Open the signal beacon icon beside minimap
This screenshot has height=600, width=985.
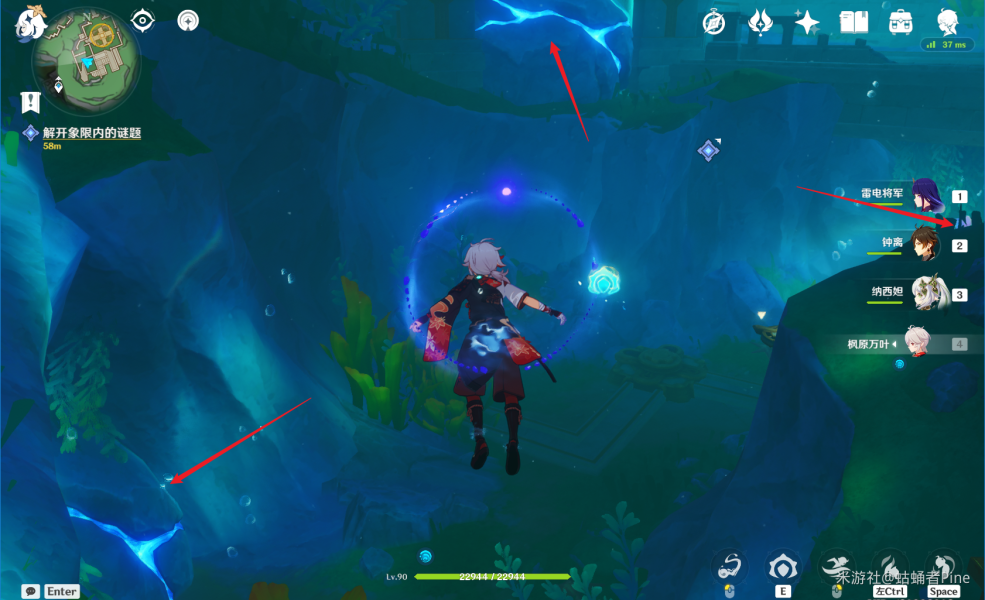tap(188, 20)
